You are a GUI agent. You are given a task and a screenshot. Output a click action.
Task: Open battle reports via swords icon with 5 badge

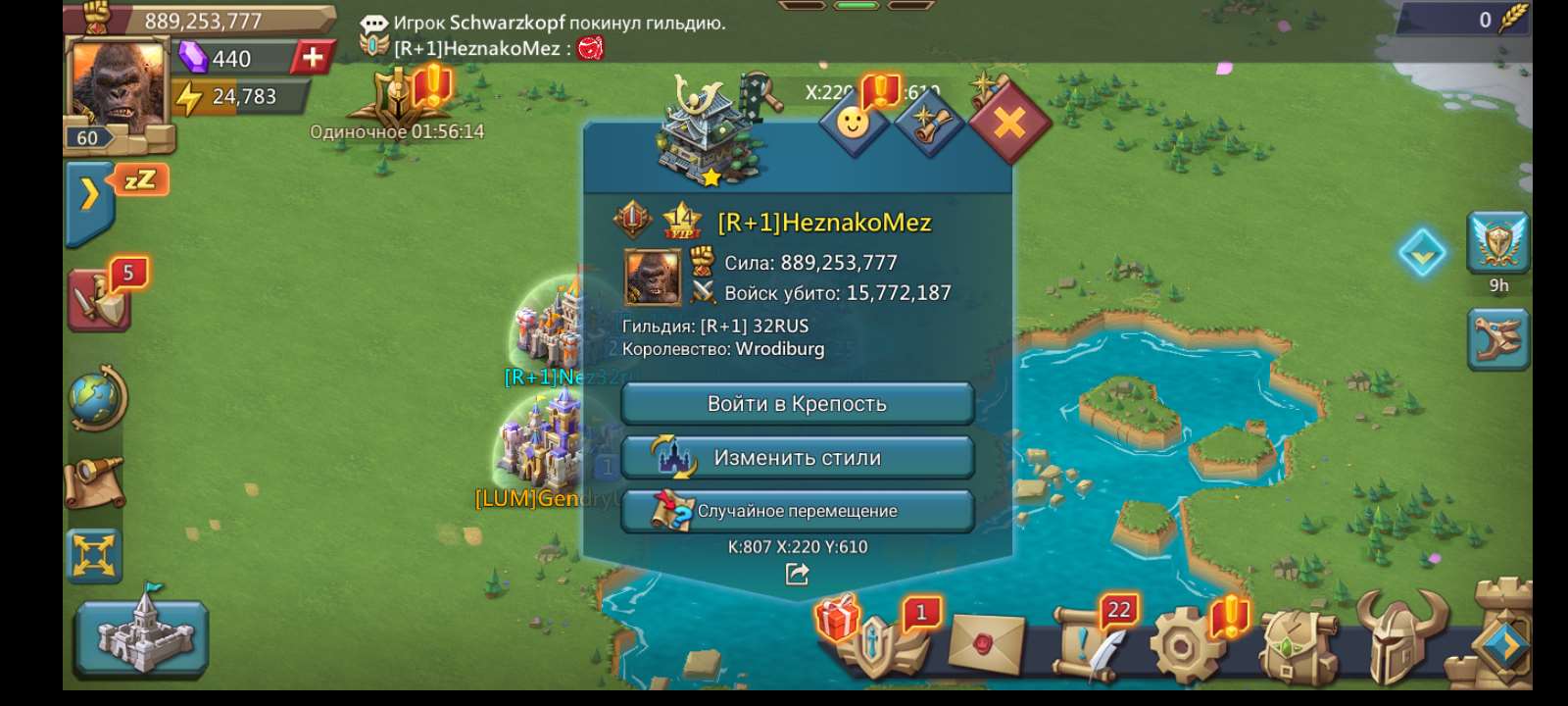tap(98, 299)
